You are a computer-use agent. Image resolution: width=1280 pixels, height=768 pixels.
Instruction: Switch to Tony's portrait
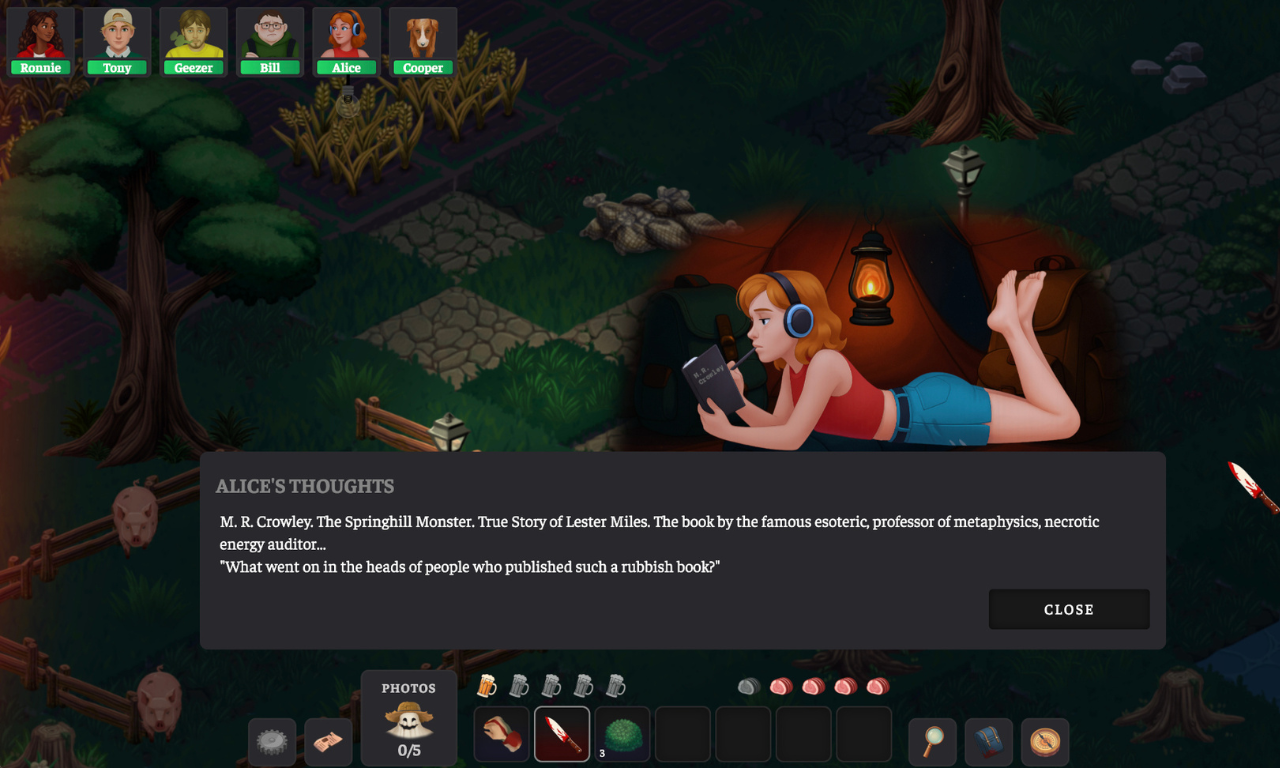pyautogui.click(x=117, y=42)
